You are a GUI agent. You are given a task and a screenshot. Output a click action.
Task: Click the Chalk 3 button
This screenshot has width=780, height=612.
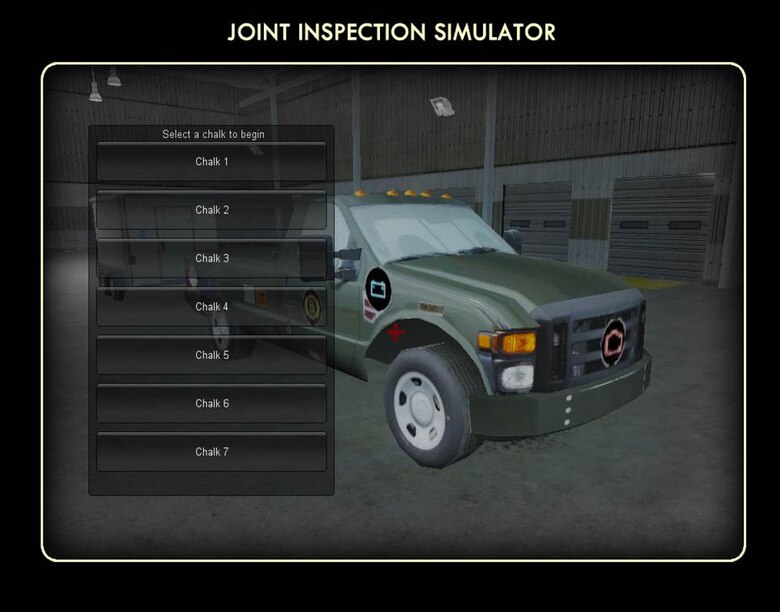[211, 258]
